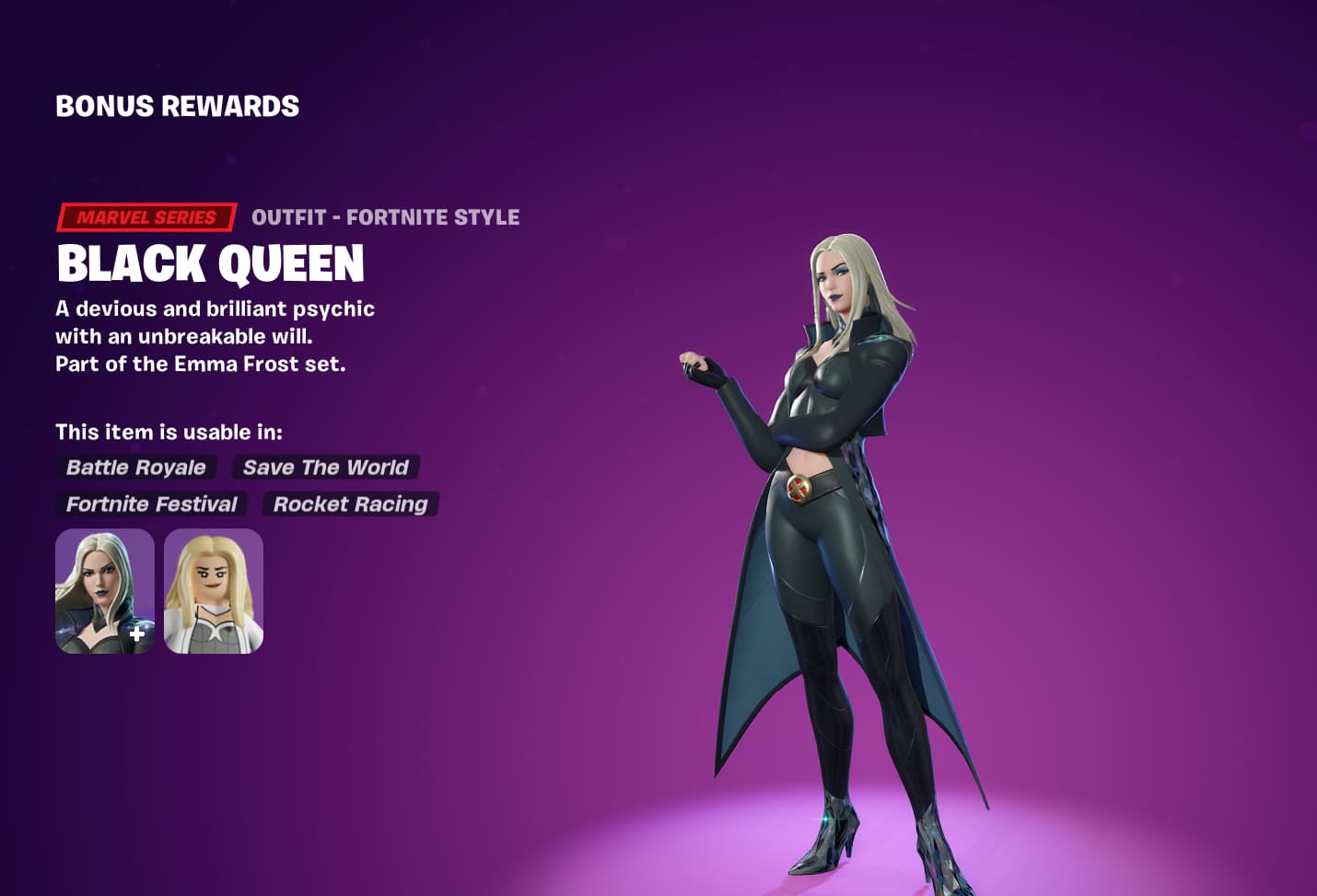Viewport: 1317px width, 896px height.
Task: Click the plus icon on the Fortnite style thumbnail
Action: tap(136, 634)
